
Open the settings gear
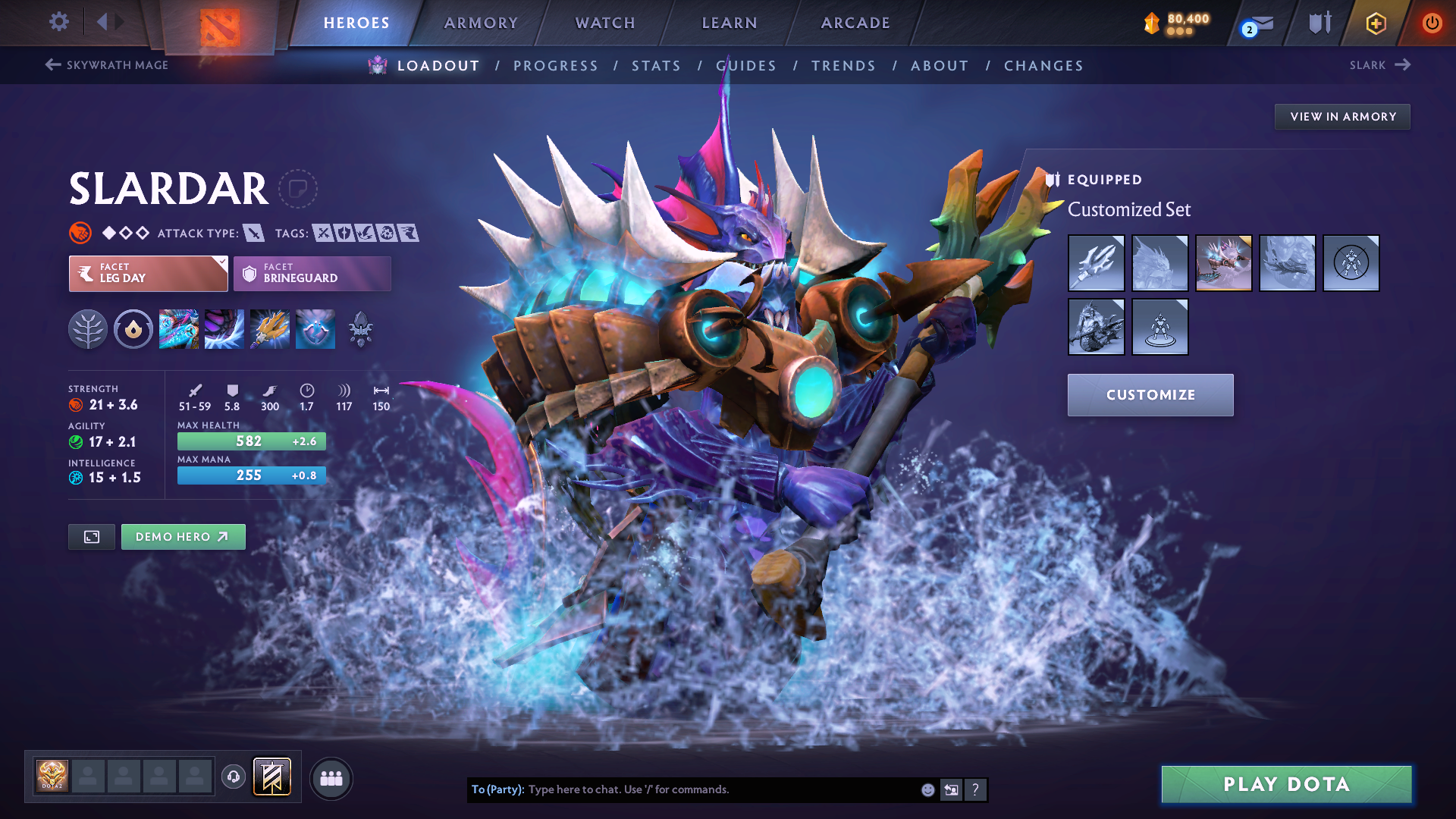[59, 22]
